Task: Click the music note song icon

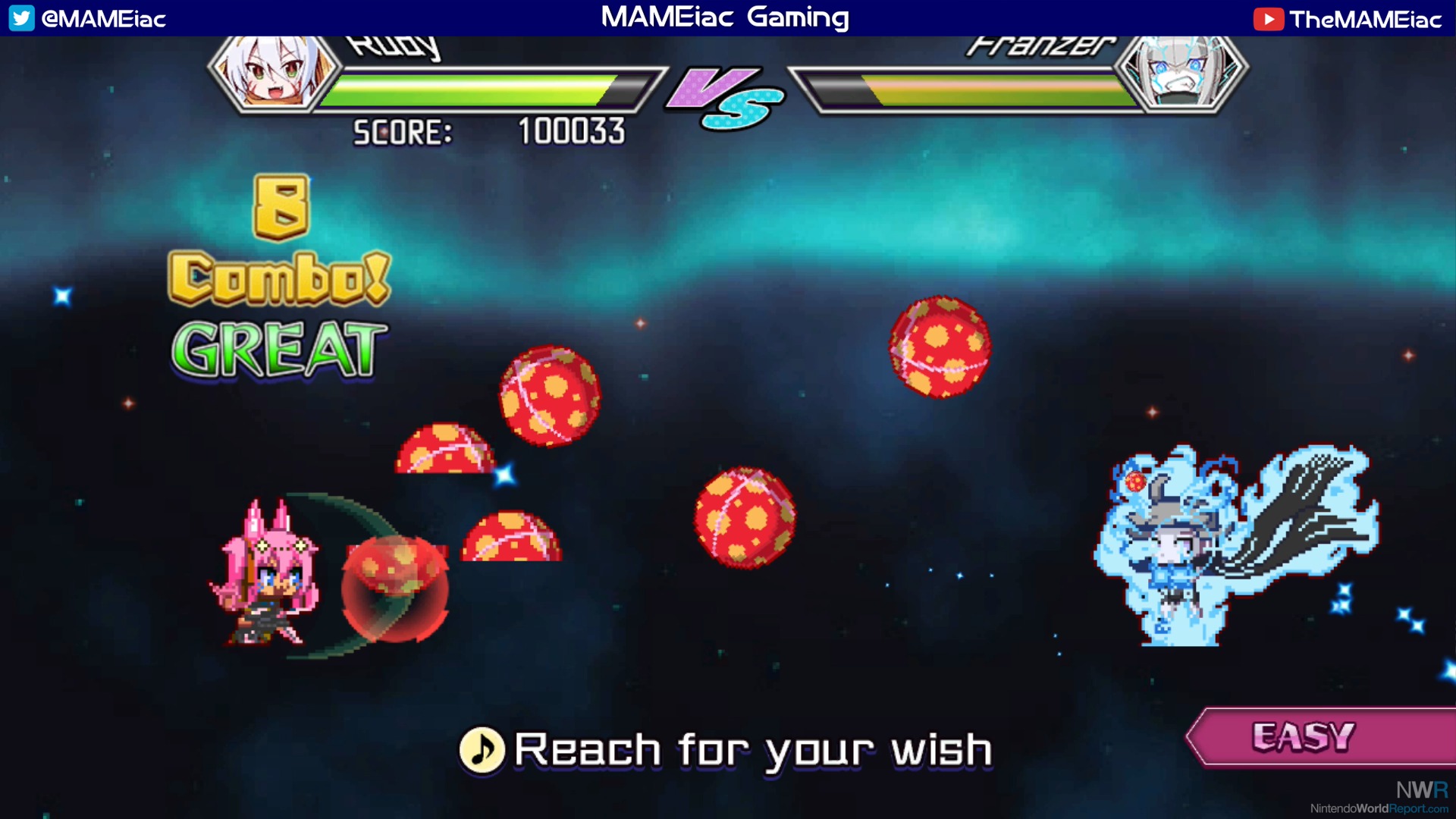Action: coord(482,750)
